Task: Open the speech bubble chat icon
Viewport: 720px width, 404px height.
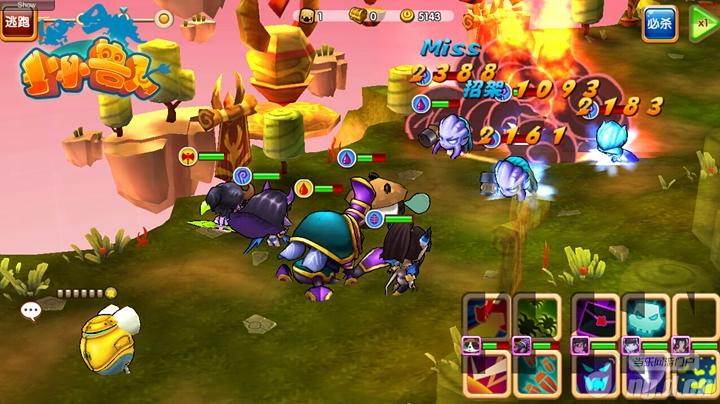Action: pyautogui.click(x=31, y=311)
